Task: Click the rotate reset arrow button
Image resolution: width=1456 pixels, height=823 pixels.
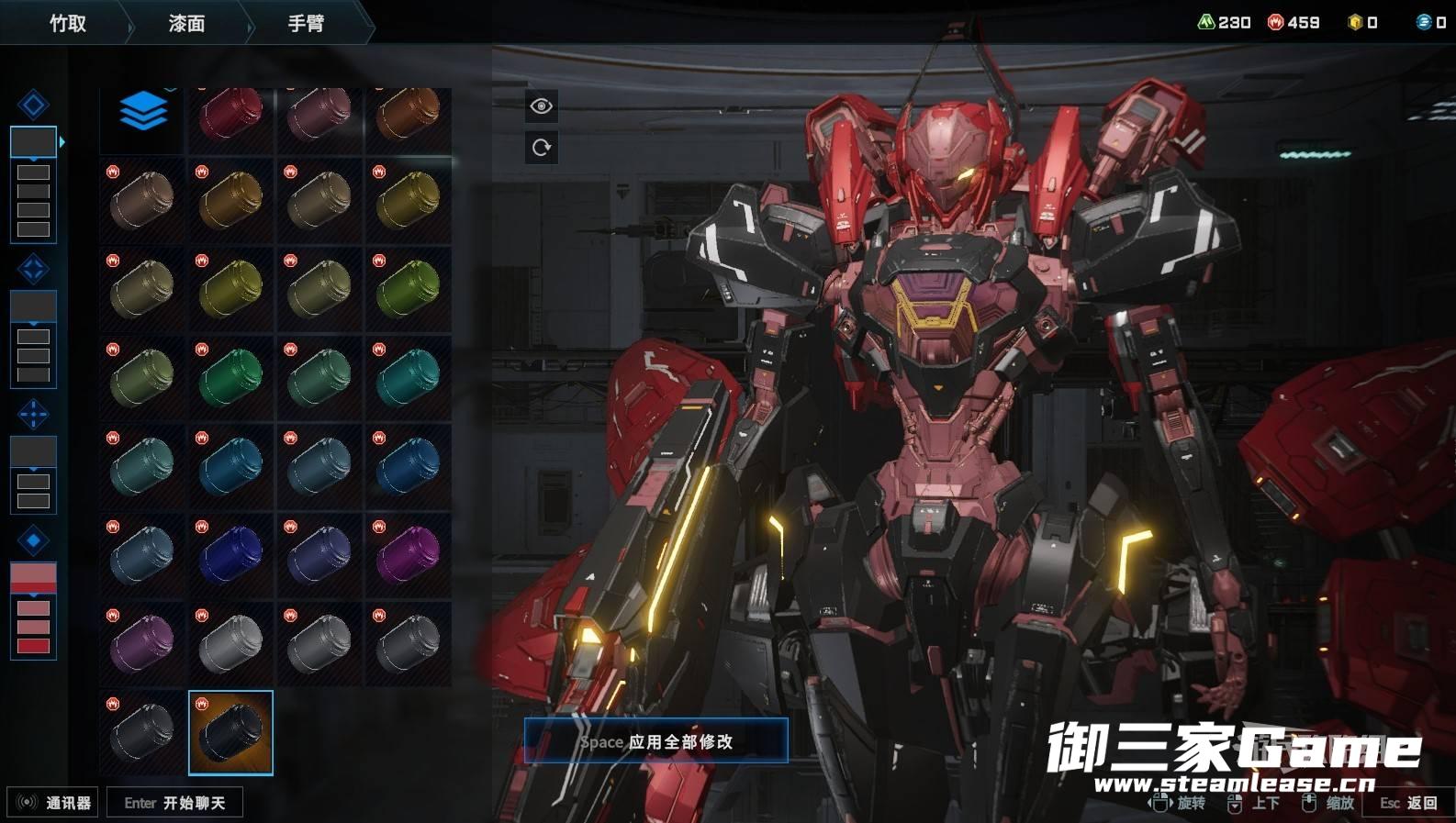Action: (x=542, y=148)
